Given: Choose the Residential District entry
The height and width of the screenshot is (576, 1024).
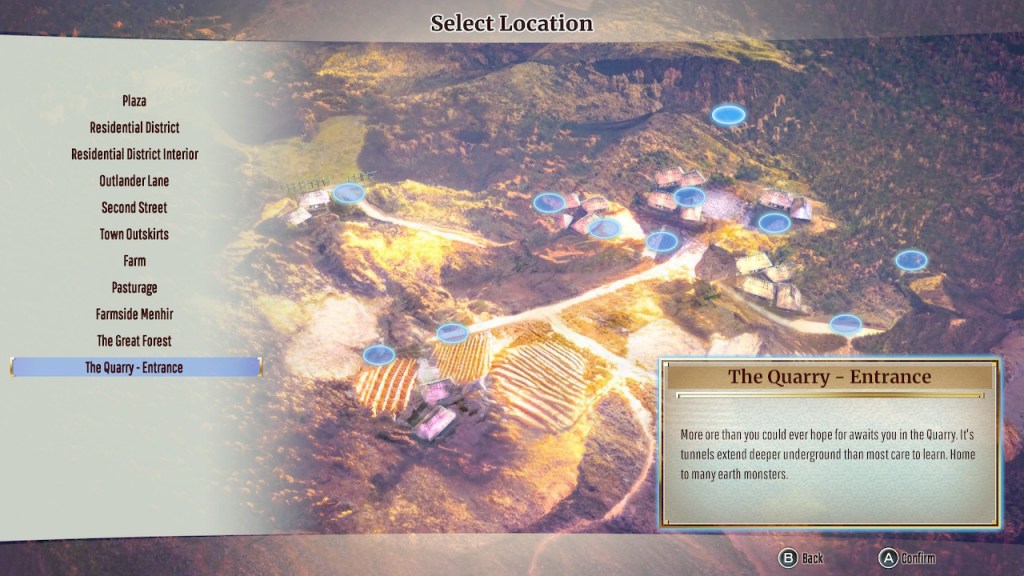Looking at the screenshot, I should (135, 128).
